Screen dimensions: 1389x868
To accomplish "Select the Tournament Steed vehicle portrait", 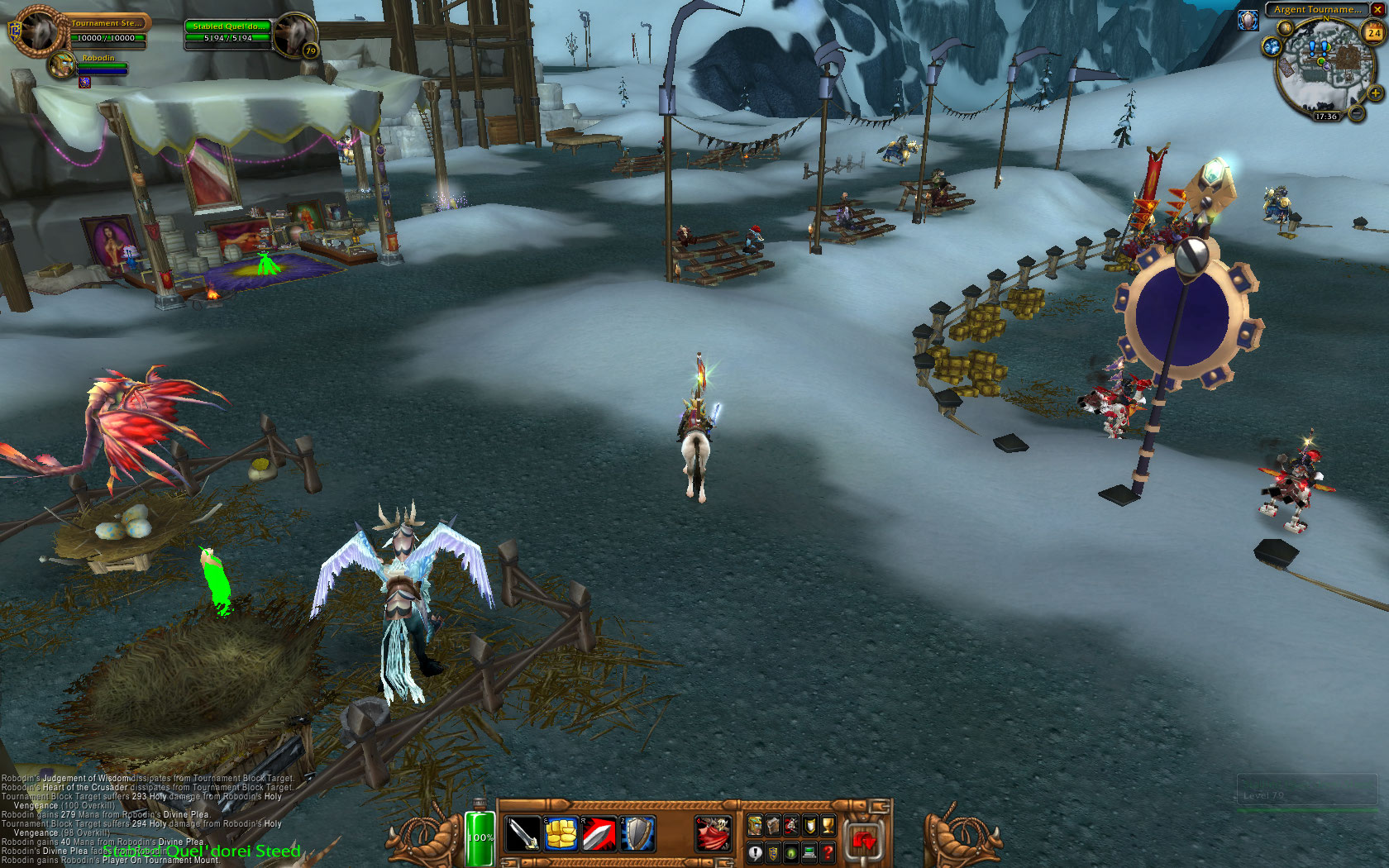I will coord(37,31).
